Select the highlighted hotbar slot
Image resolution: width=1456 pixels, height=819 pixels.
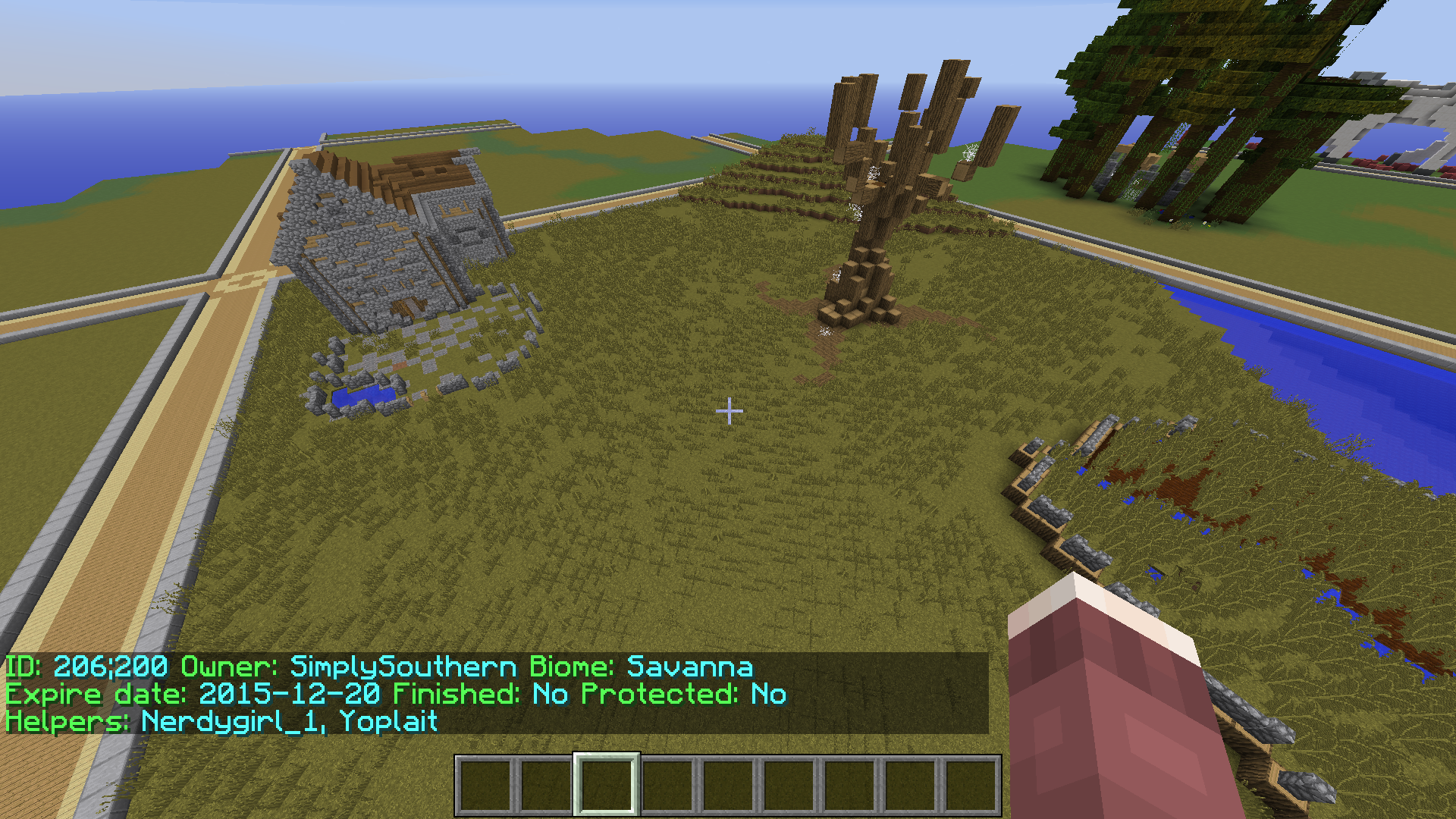606,785
